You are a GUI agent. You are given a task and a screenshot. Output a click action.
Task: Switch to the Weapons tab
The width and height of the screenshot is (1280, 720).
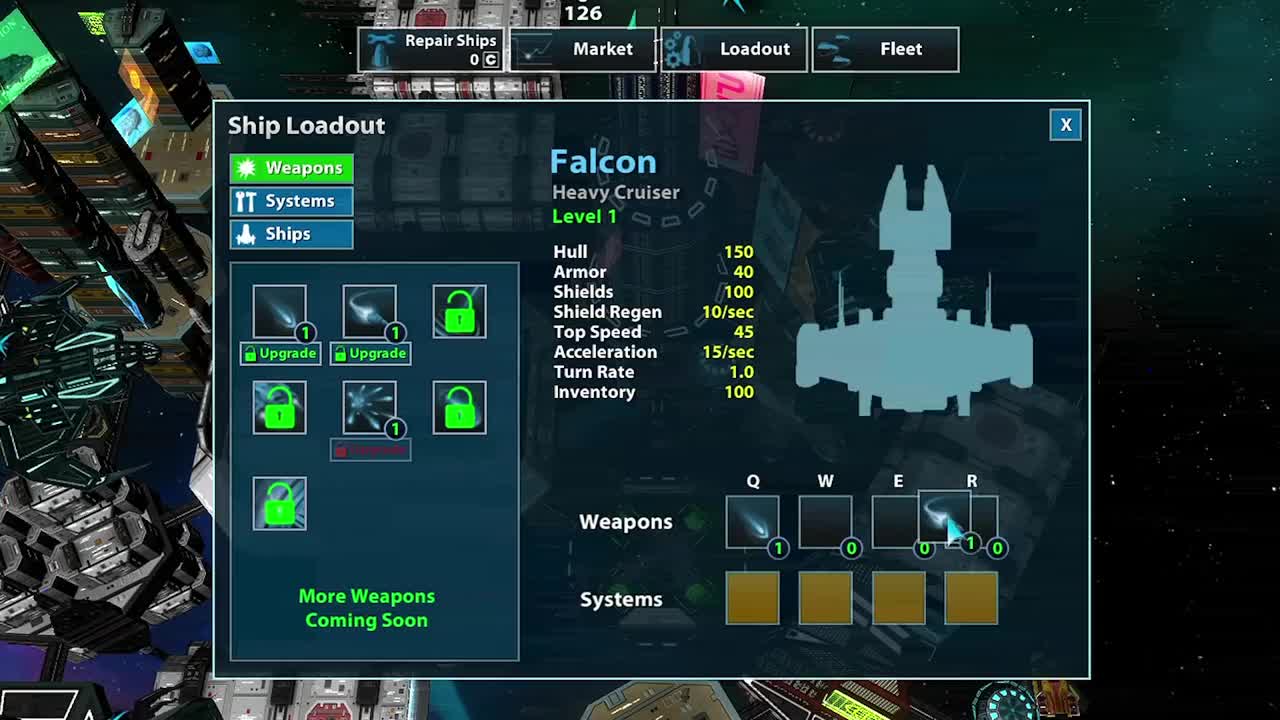point(291,168)
